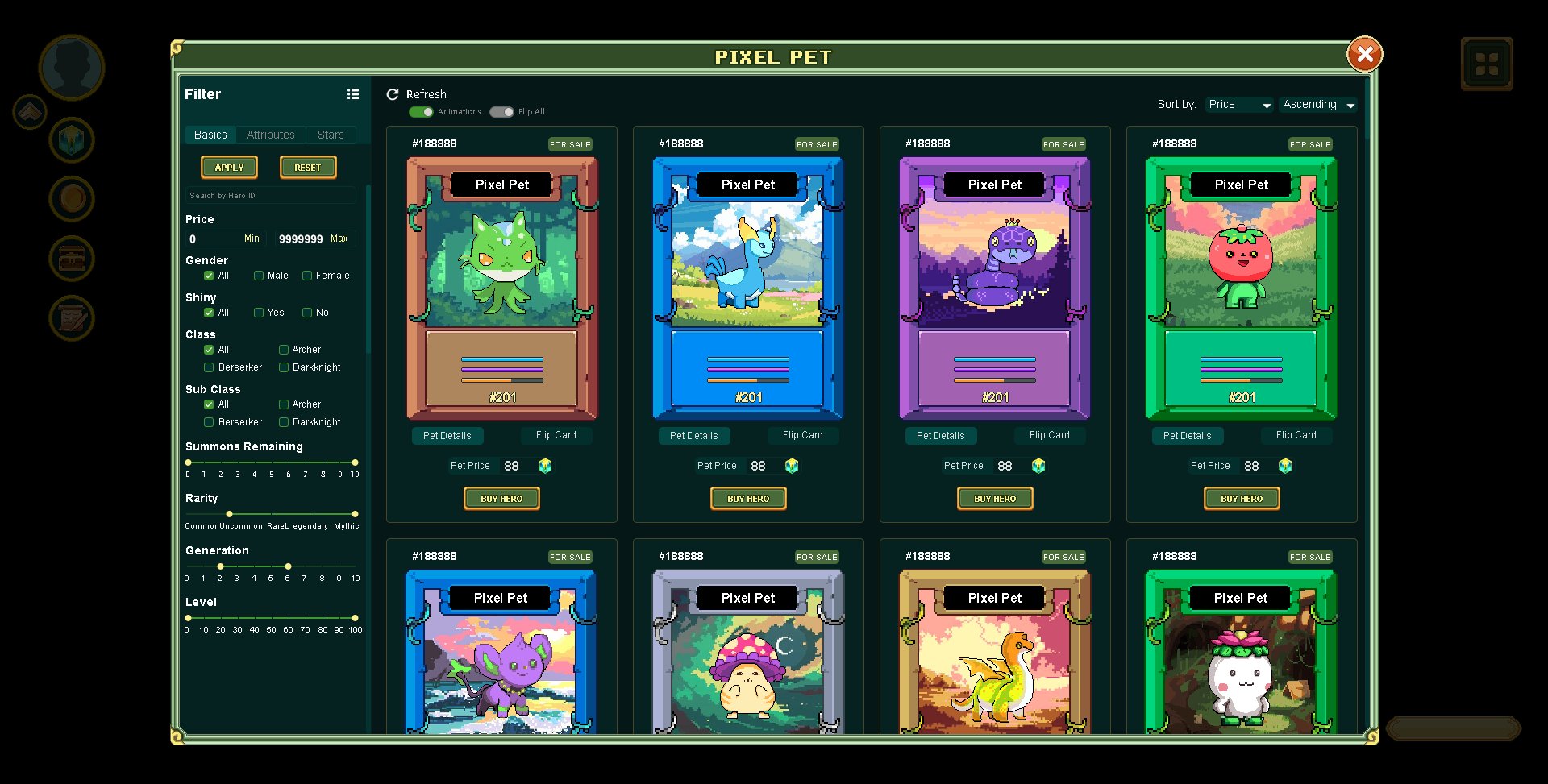The width and height of the screenshot is (1548, 784).
Task: Click the gold coin currency icon
Action: tap(71, 198)
